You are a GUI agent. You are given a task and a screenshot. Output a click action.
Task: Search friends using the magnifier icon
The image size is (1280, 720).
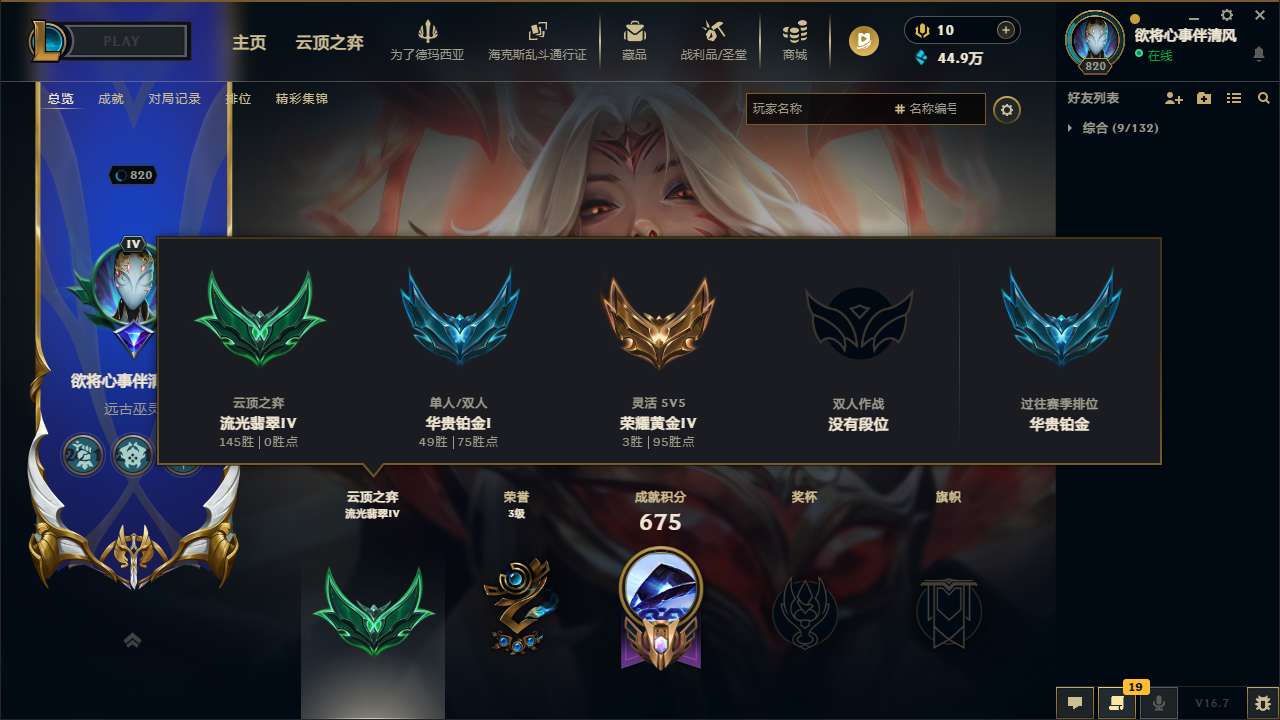point(1263,98)
